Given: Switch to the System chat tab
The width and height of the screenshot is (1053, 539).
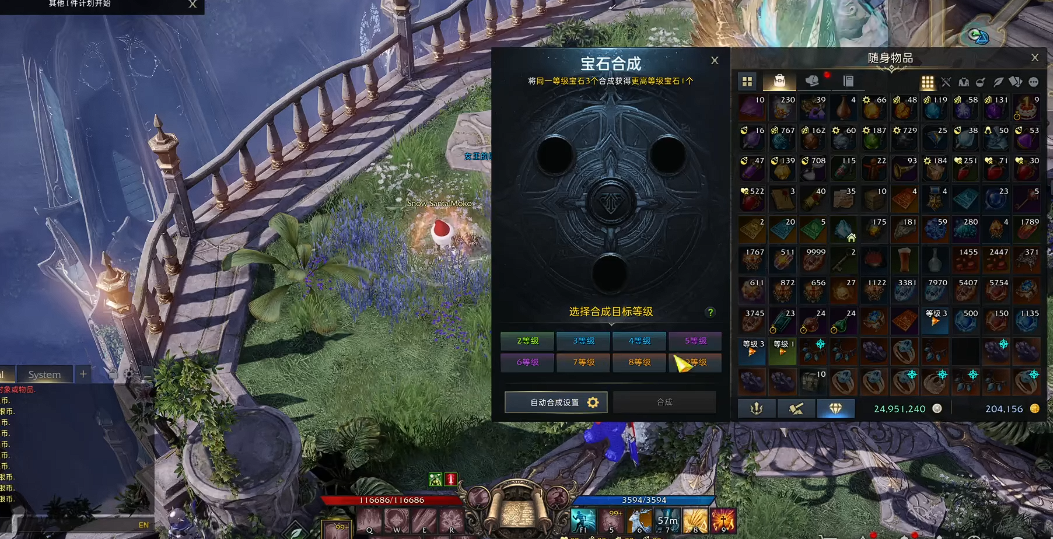Looking at the screenshot, I should pyautogui.click(x=44, y=375).
